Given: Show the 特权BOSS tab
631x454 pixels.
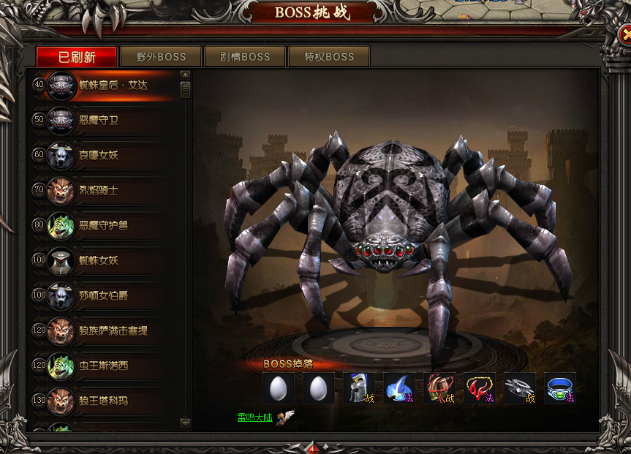Looking at the screenshot, I should click(328, 57).
